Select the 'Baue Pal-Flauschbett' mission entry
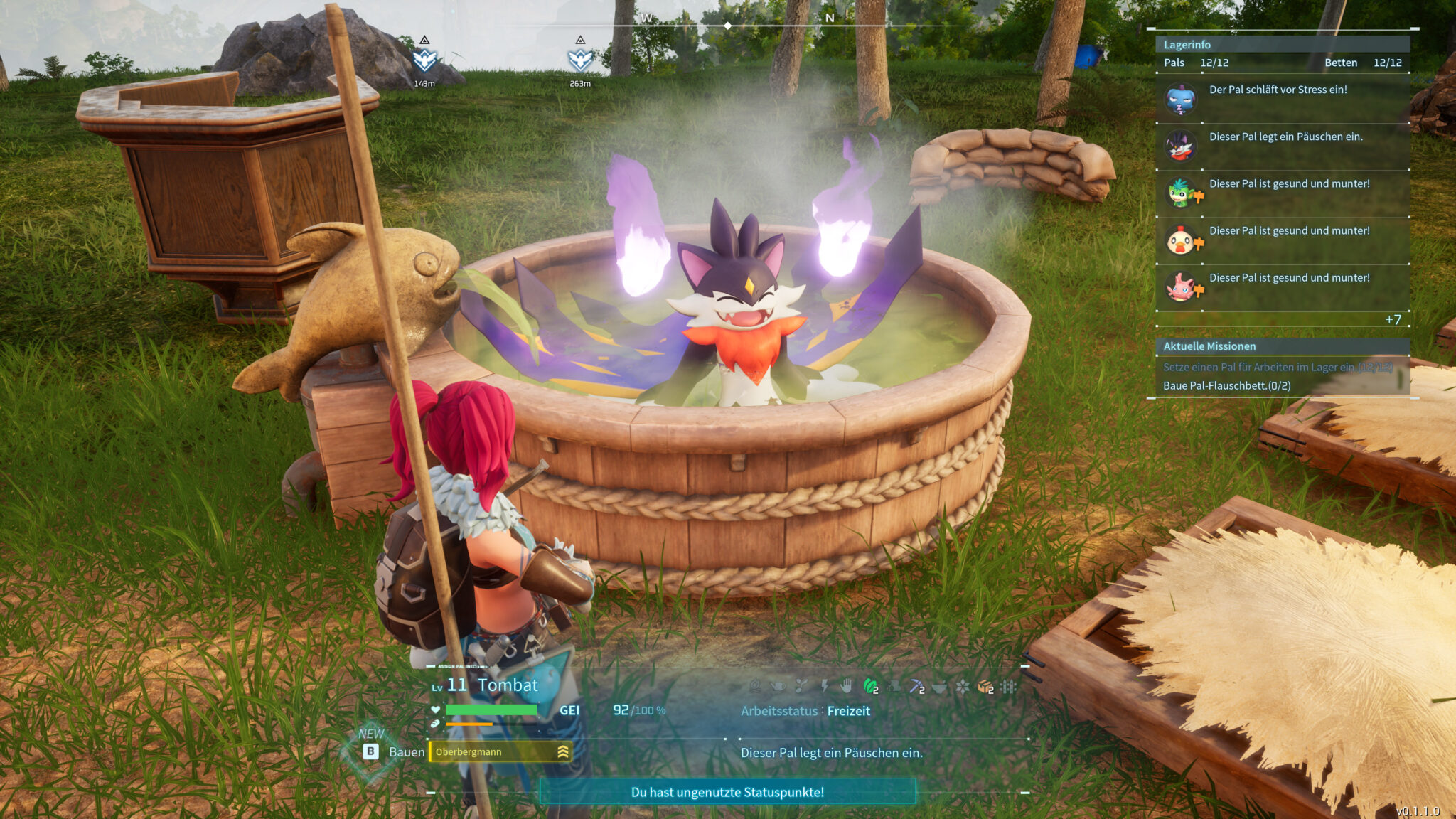Image resolution: width=1456 pixels, height=819 pixels. coord(1226,385)
